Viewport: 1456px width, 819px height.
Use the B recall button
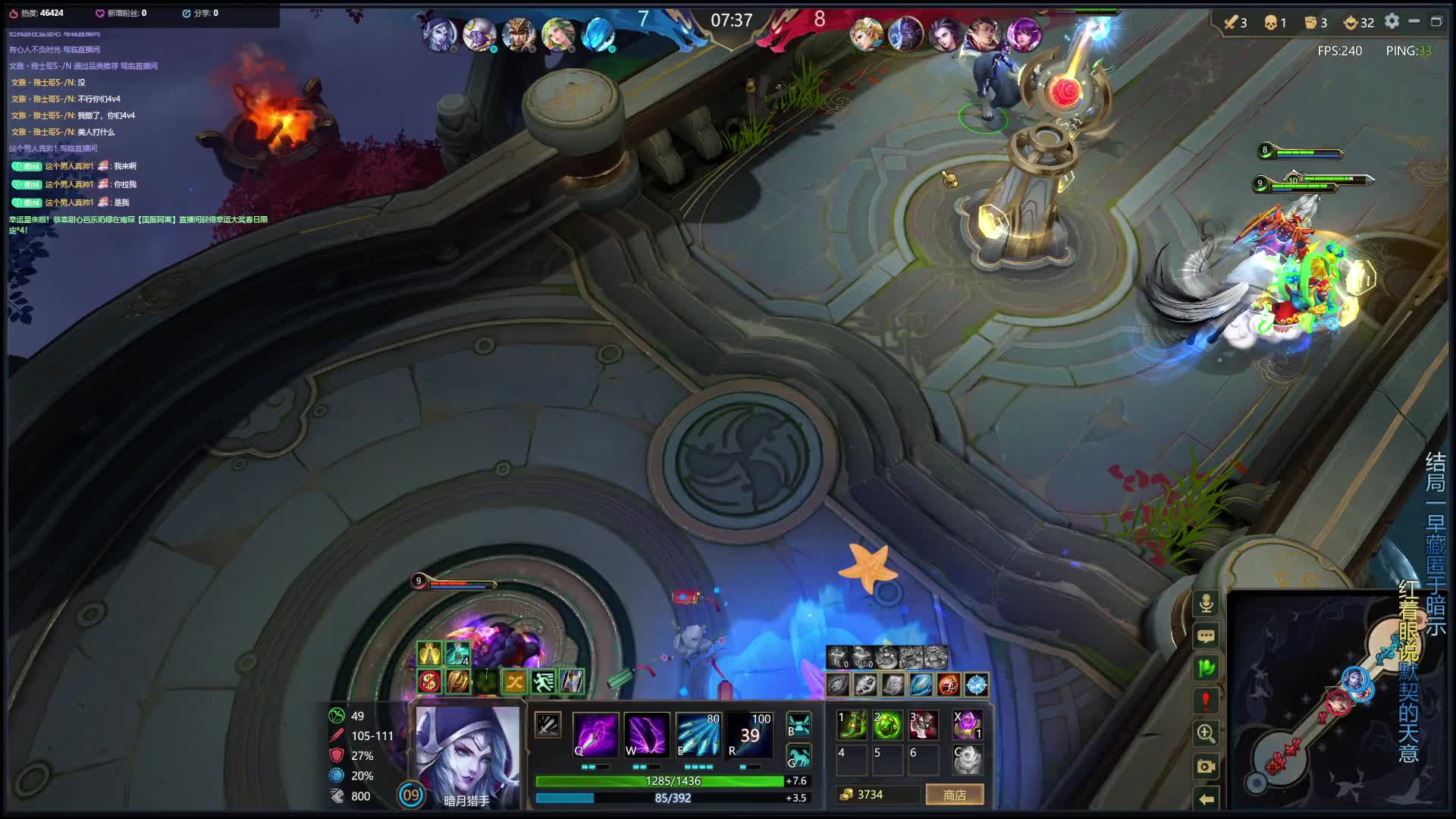click(x=799, y=724)
